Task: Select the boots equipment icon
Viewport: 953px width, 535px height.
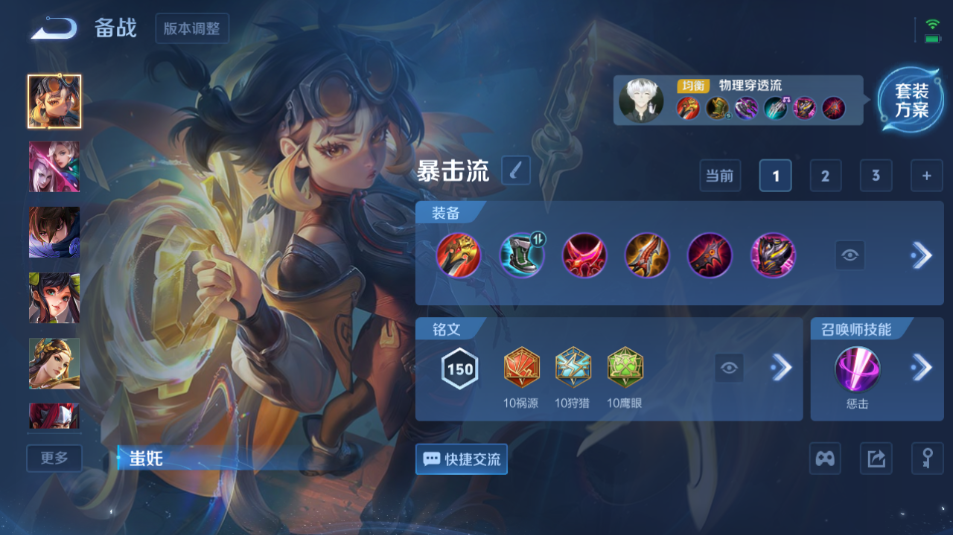Action: click(521, 255)
